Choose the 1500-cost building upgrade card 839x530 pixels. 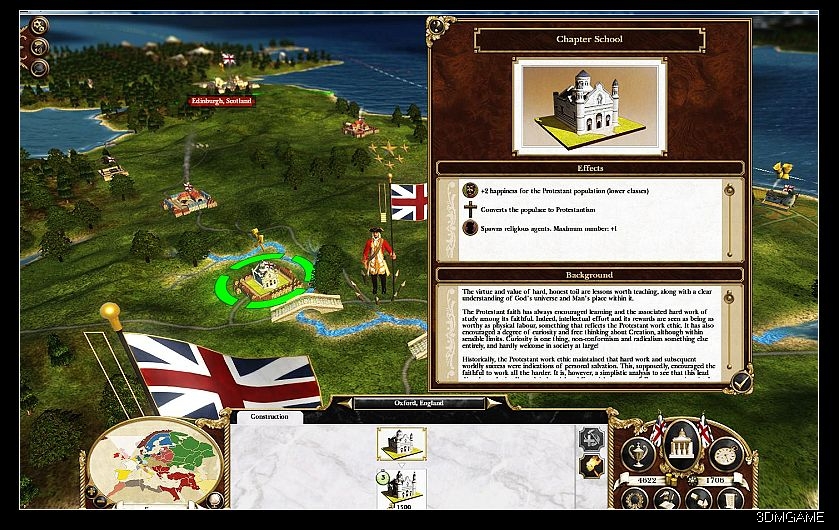[402, 488]
